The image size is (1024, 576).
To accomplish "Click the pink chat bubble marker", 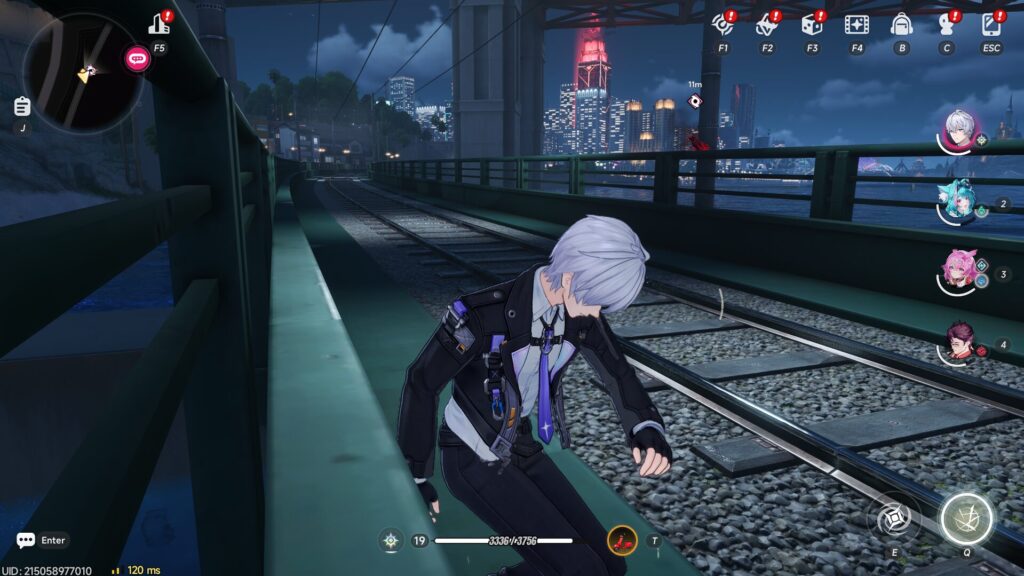I will 137,58.
